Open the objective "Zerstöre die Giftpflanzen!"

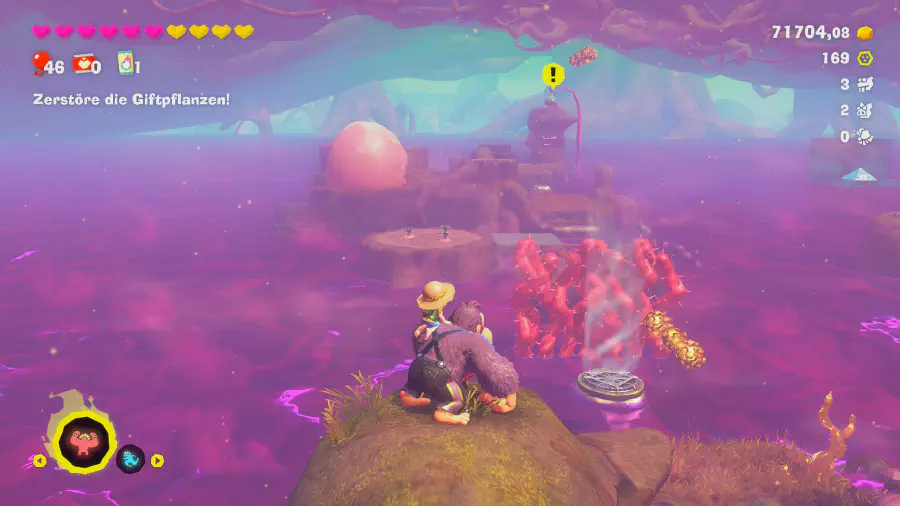(131, 99)
